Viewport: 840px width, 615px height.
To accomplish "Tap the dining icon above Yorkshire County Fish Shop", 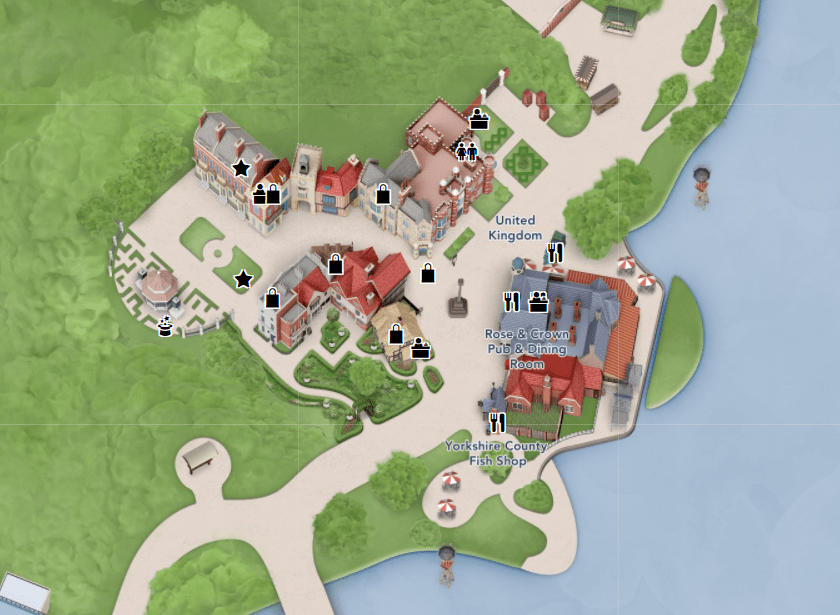I will point(497,422).
